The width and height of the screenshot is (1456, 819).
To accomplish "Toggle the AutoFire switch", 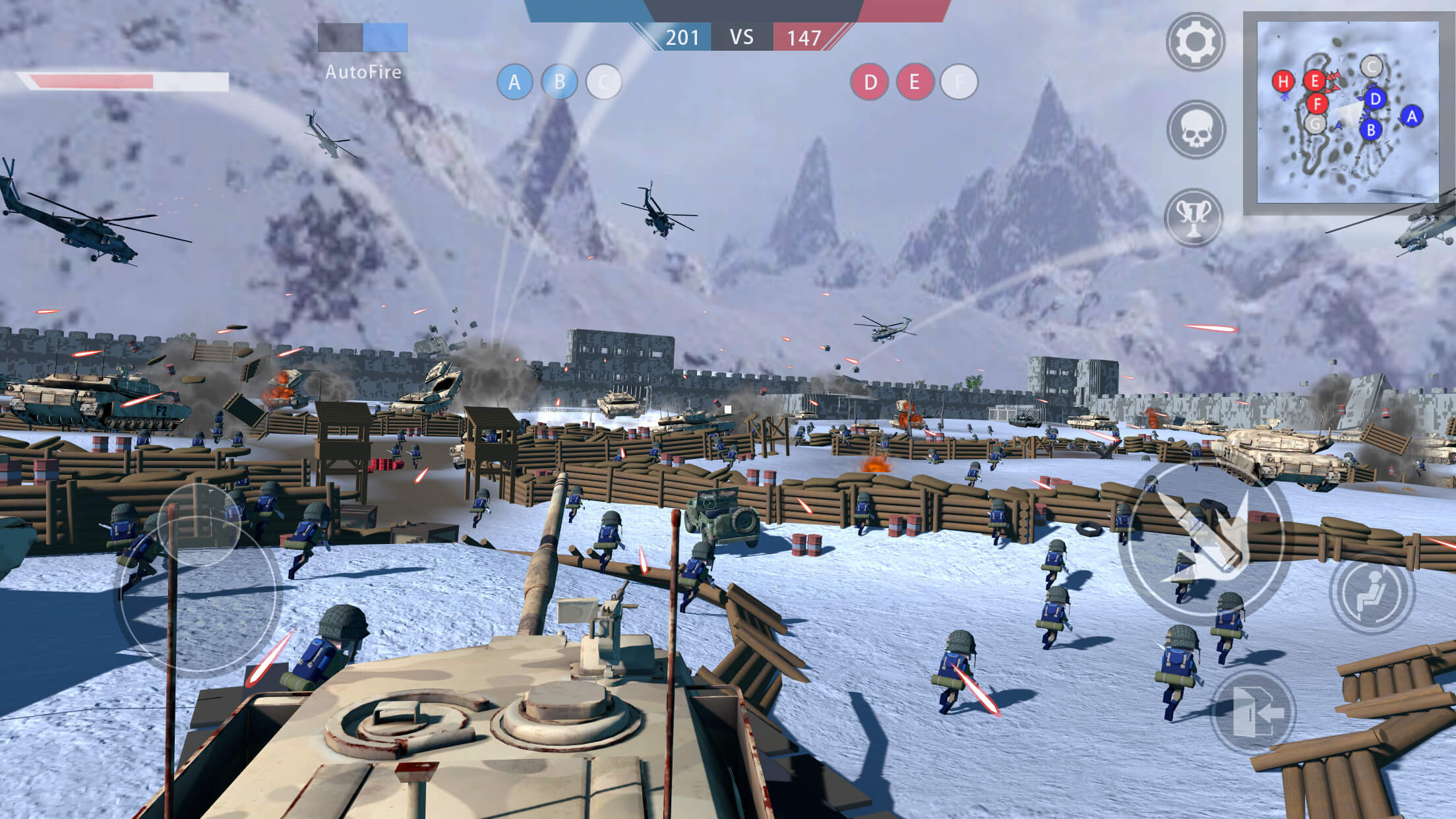I will pyautogui.click(x=363, y=38).
